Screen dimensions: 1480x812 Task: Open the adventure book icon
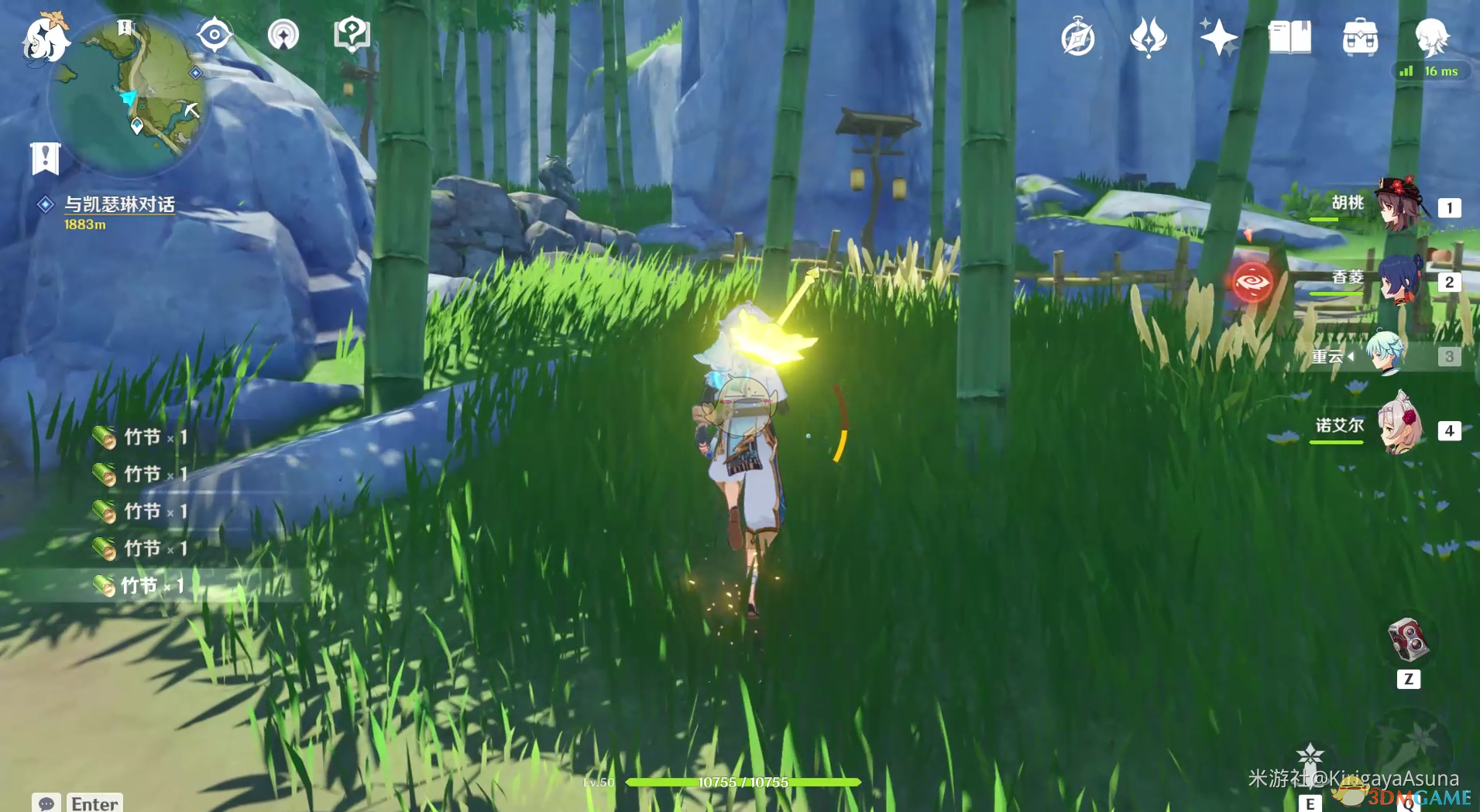1289,37
